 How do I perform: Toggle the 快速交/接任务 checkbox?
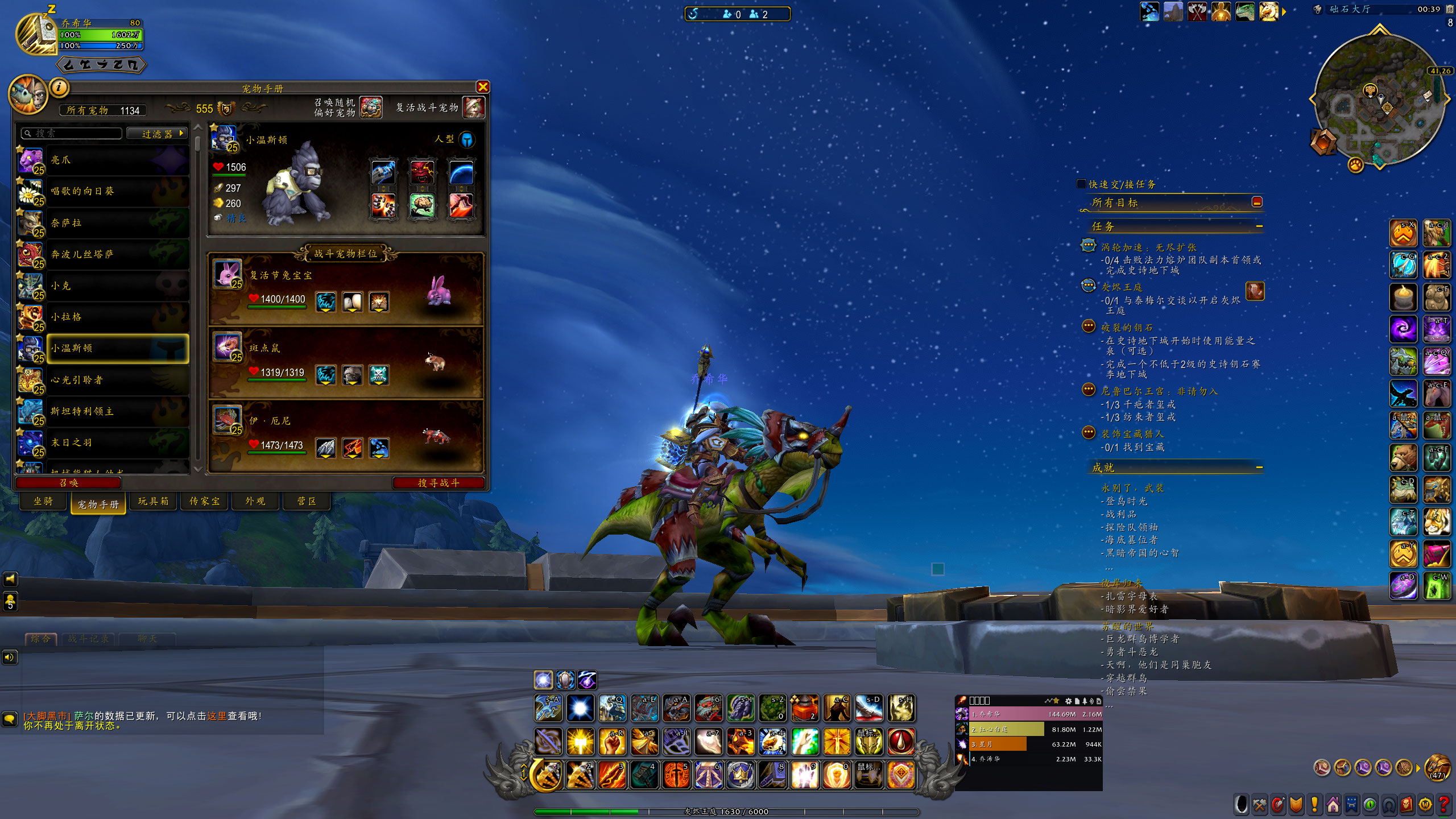1081,184
